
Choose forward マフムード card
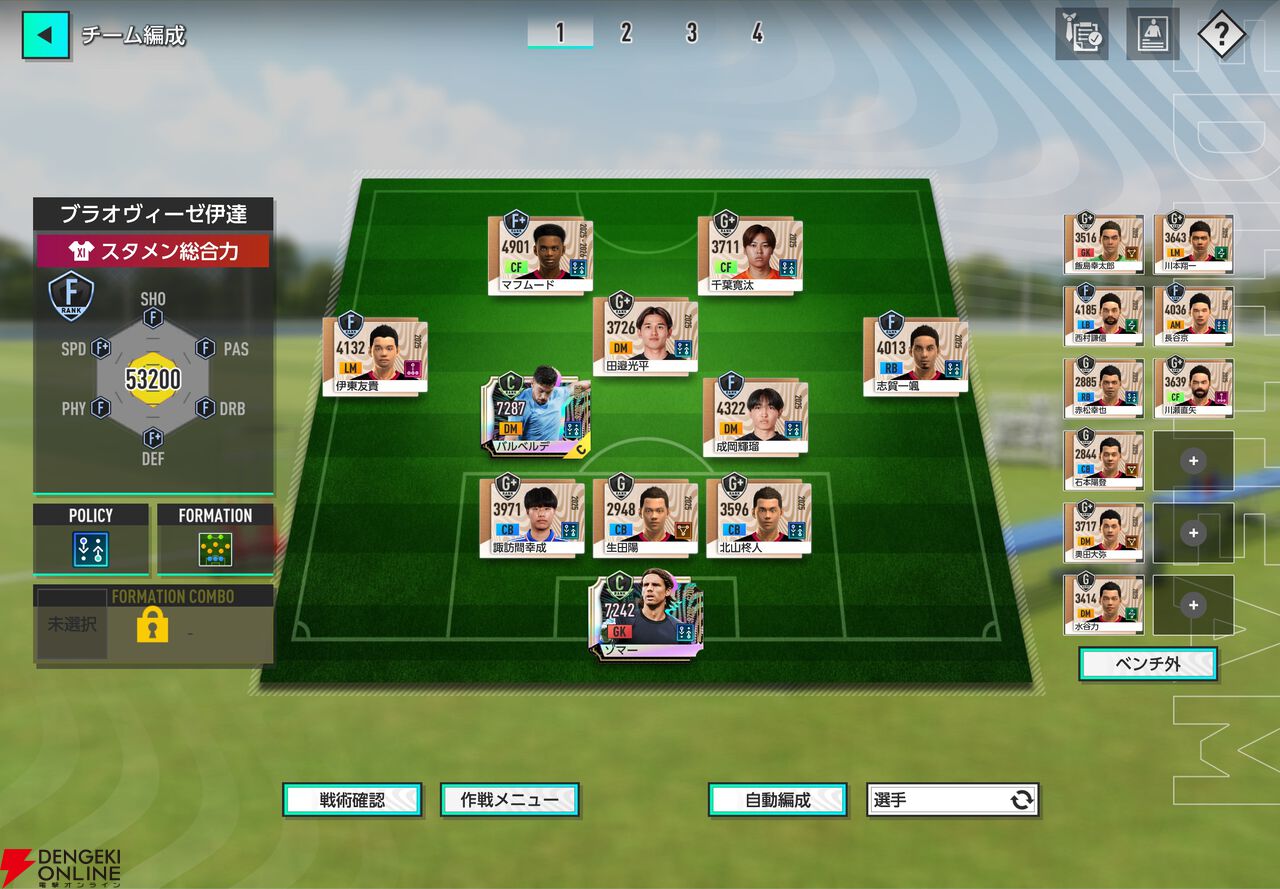(x=540, y=254)
